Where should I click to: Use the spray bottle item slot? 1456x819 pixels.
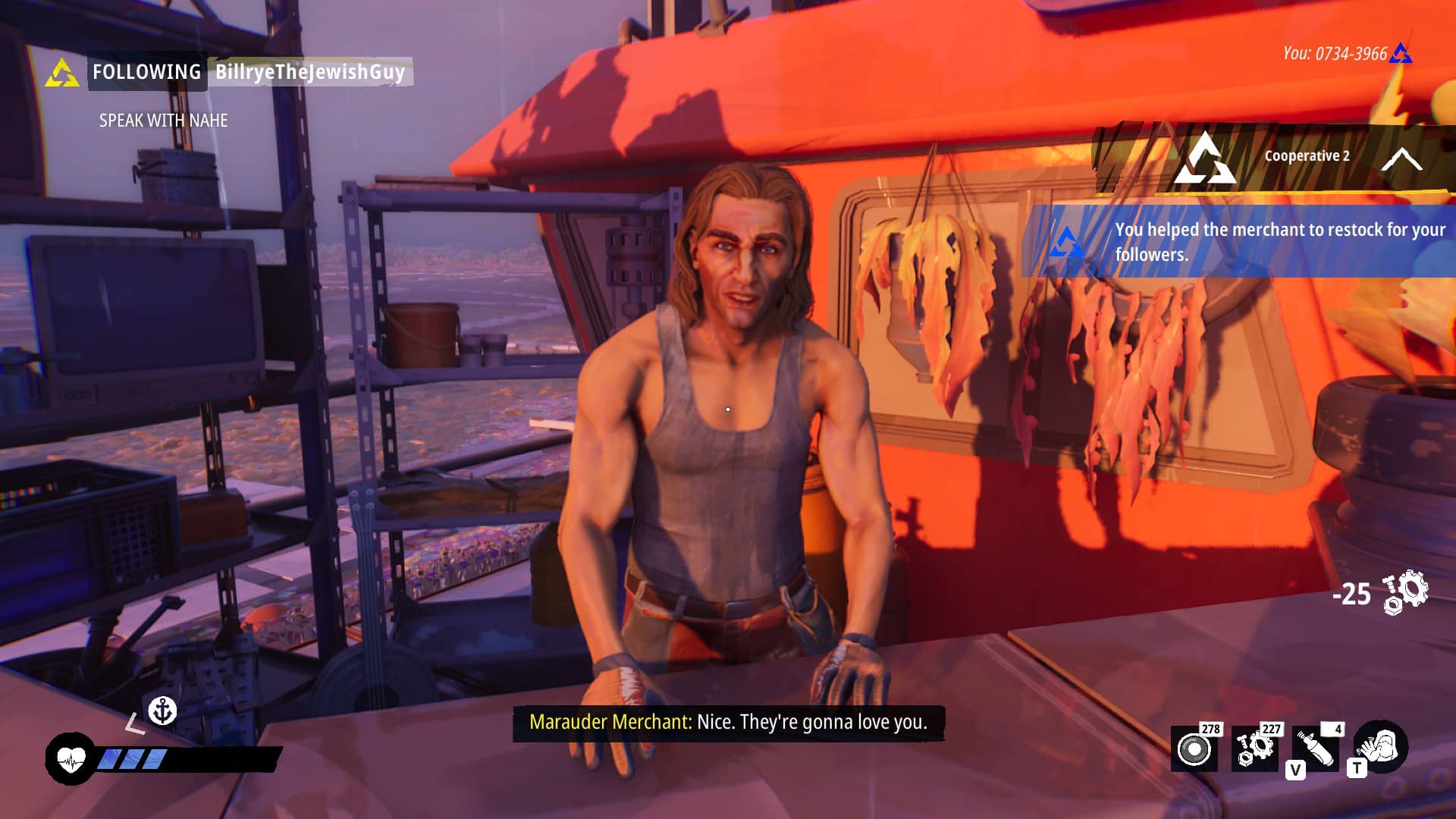(x=1316, y=749)
